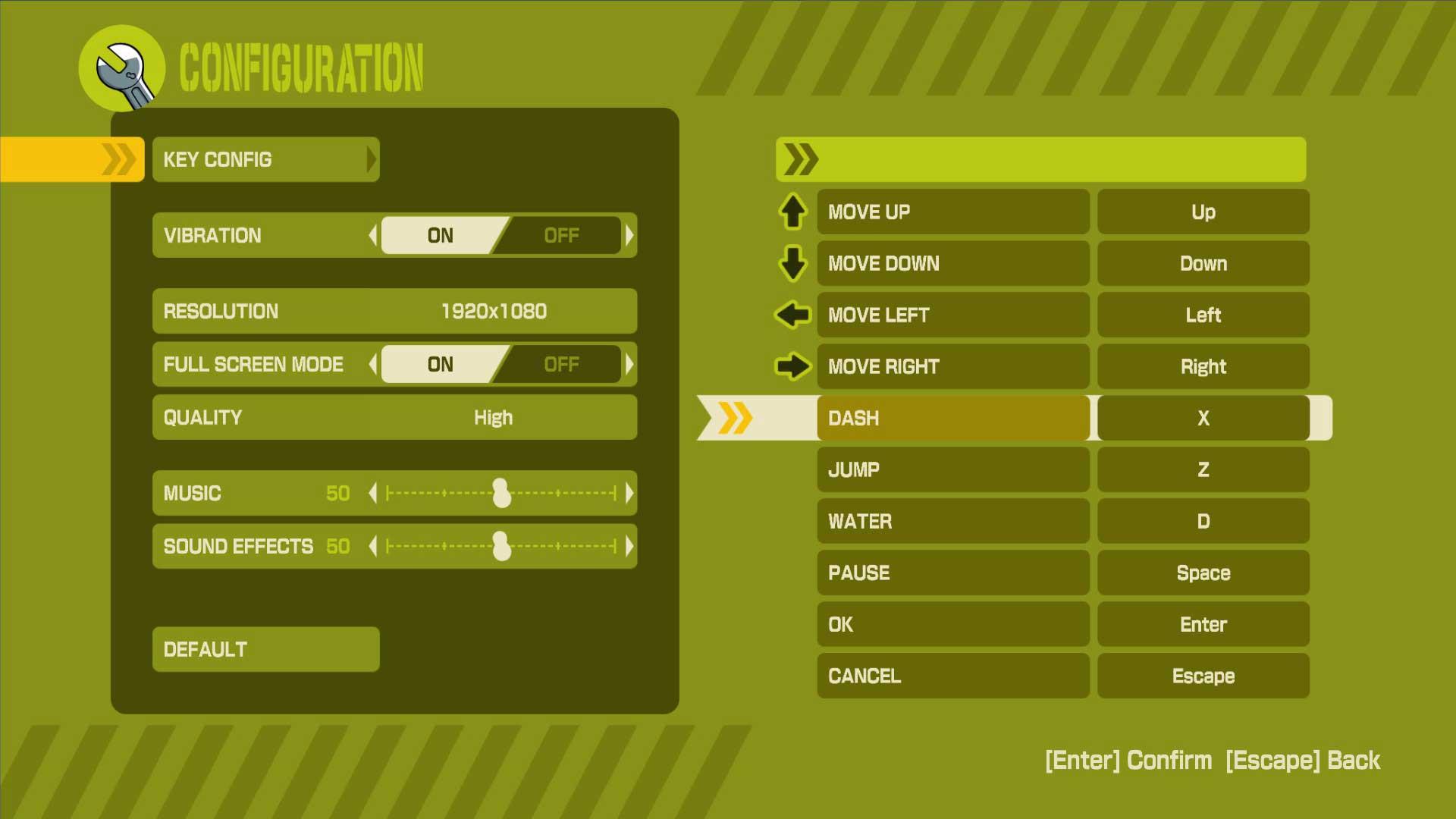Switch Full Screen Mode to off
1456x819 pixels.
pos(561,365)
